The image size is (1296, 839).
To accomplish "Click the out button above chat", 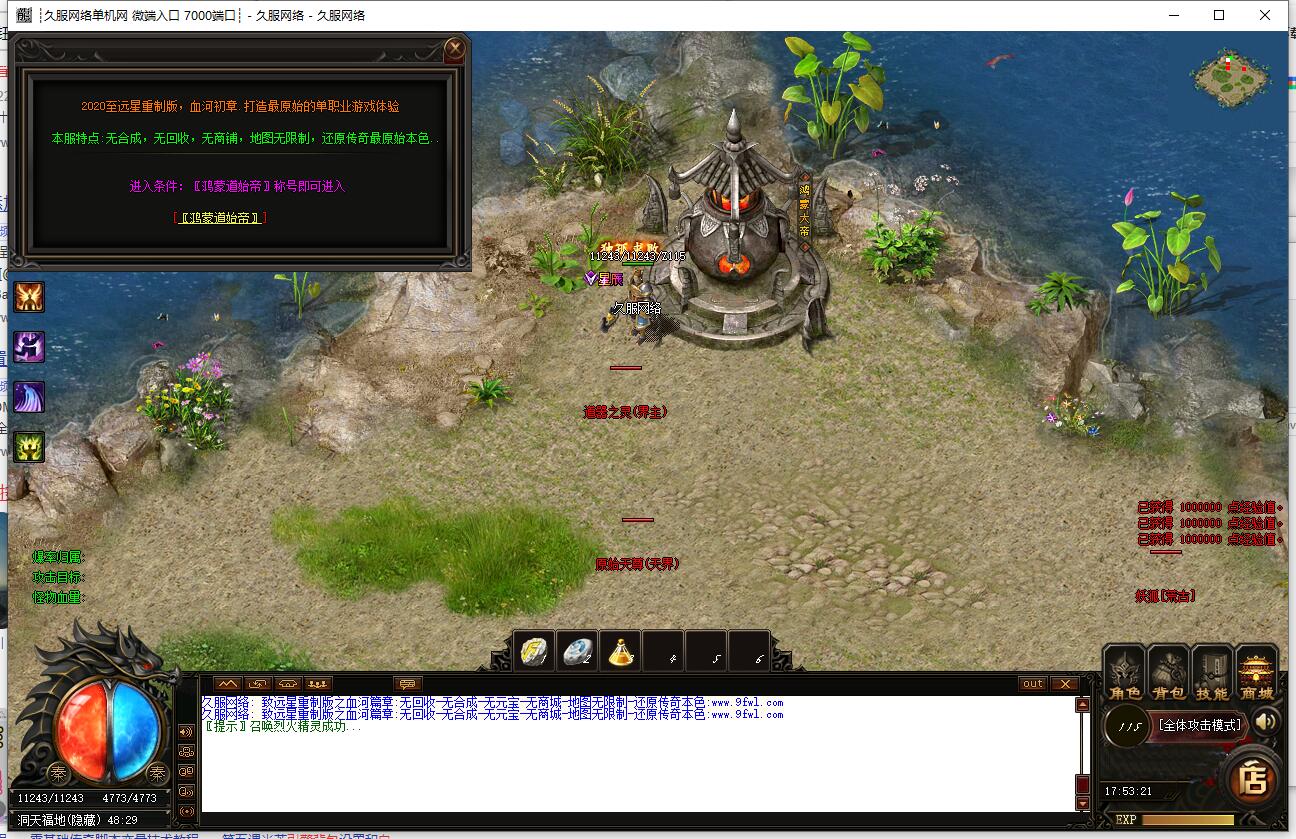I will (1033, 684).
